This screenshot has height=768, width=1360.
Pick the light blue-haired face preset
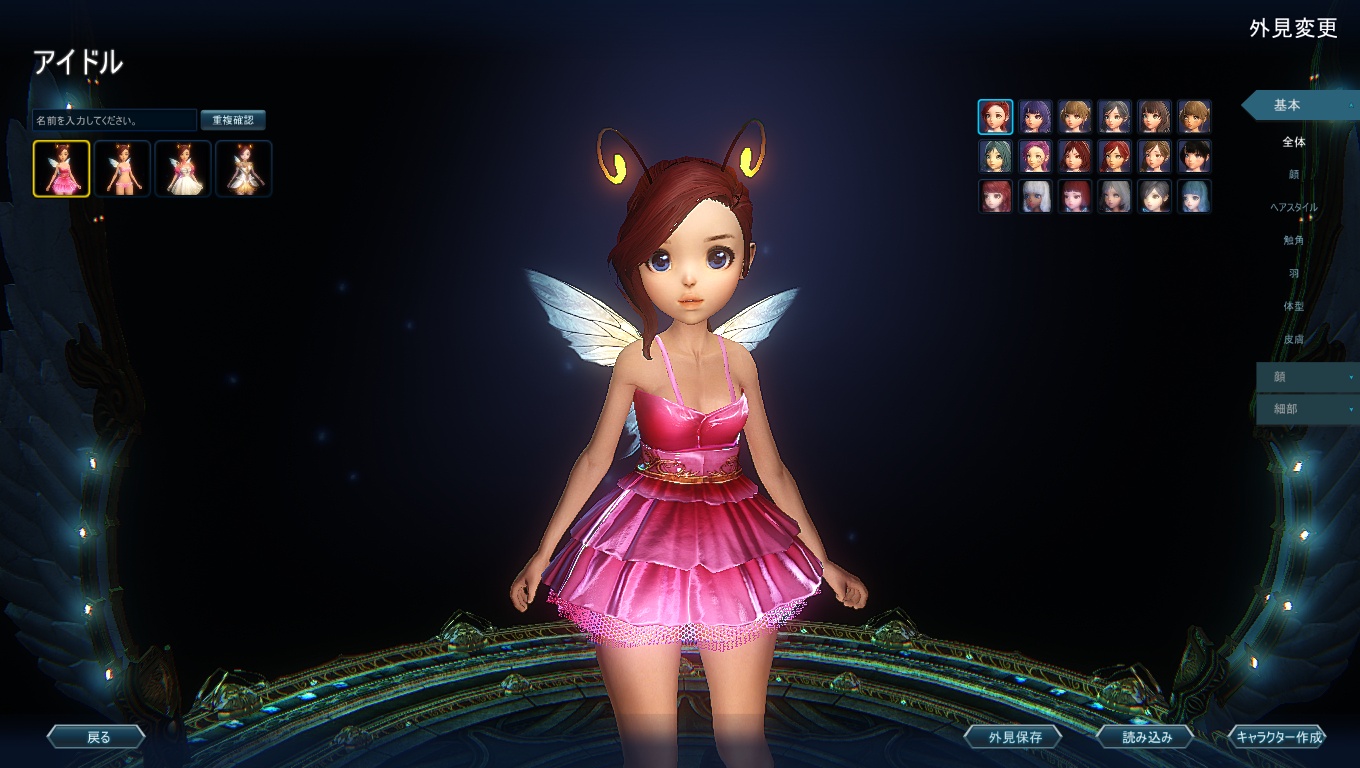point(1194,196)
